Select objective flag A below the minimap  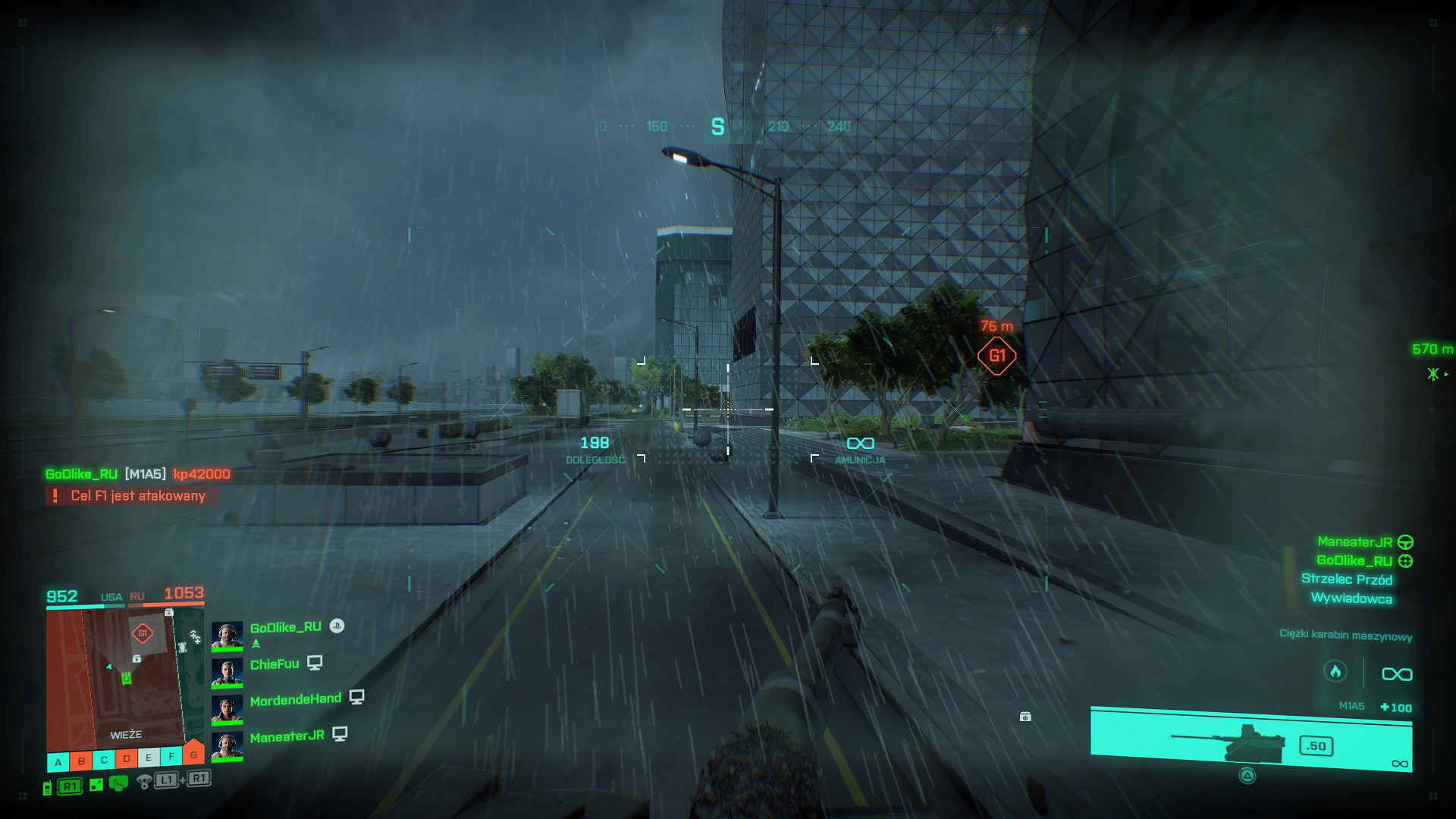[58, 762]
